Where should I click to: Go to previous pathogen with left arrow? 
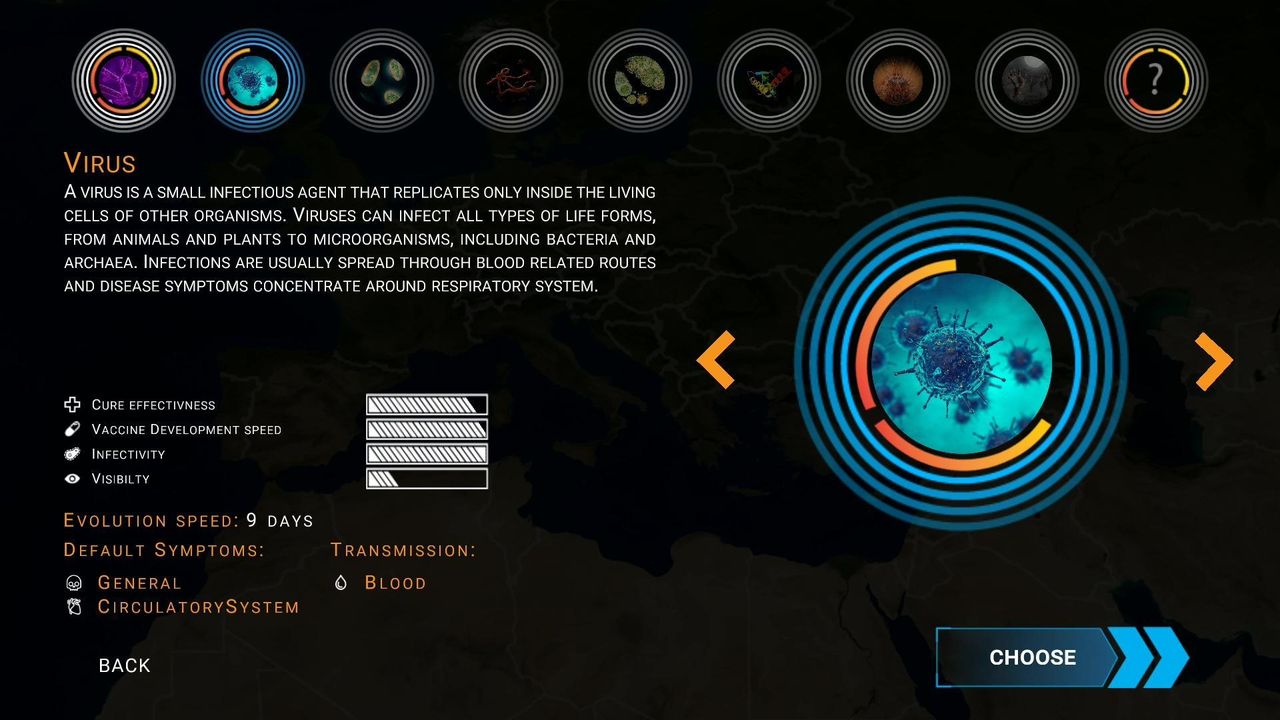point(717,358)
